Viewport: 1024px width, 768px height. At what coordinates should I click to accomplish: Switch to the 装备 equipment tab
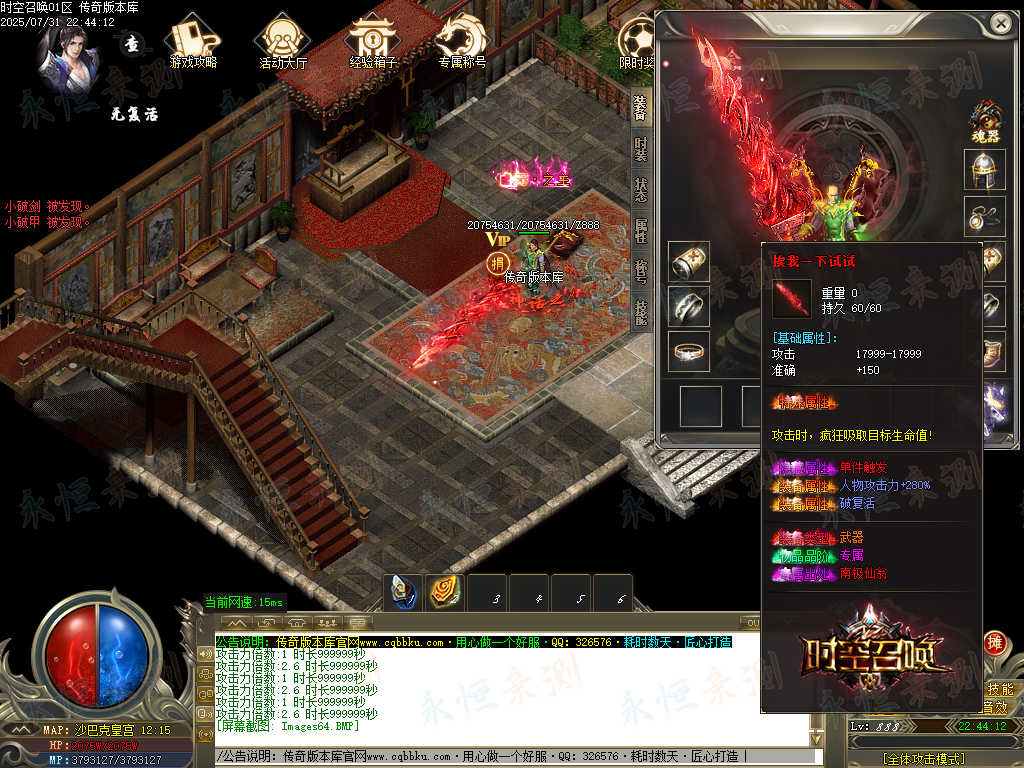(x=640, y=106)
